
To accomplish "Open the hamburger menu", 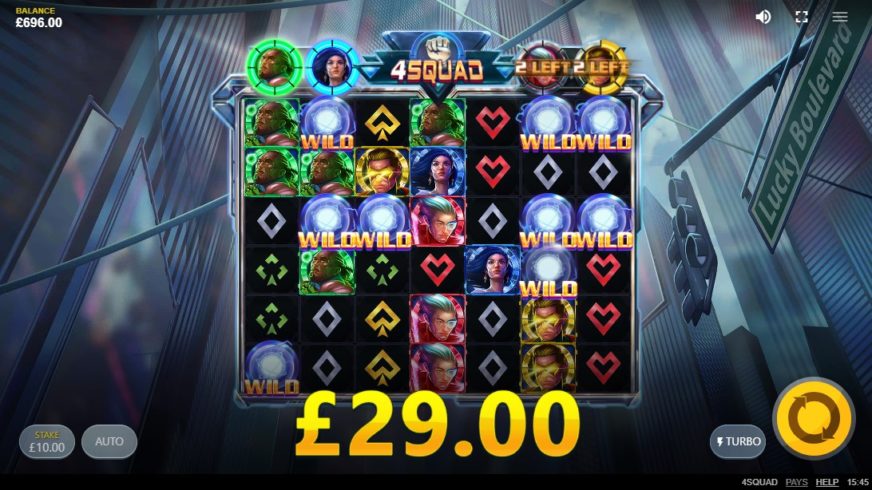I will coord(840,17).
